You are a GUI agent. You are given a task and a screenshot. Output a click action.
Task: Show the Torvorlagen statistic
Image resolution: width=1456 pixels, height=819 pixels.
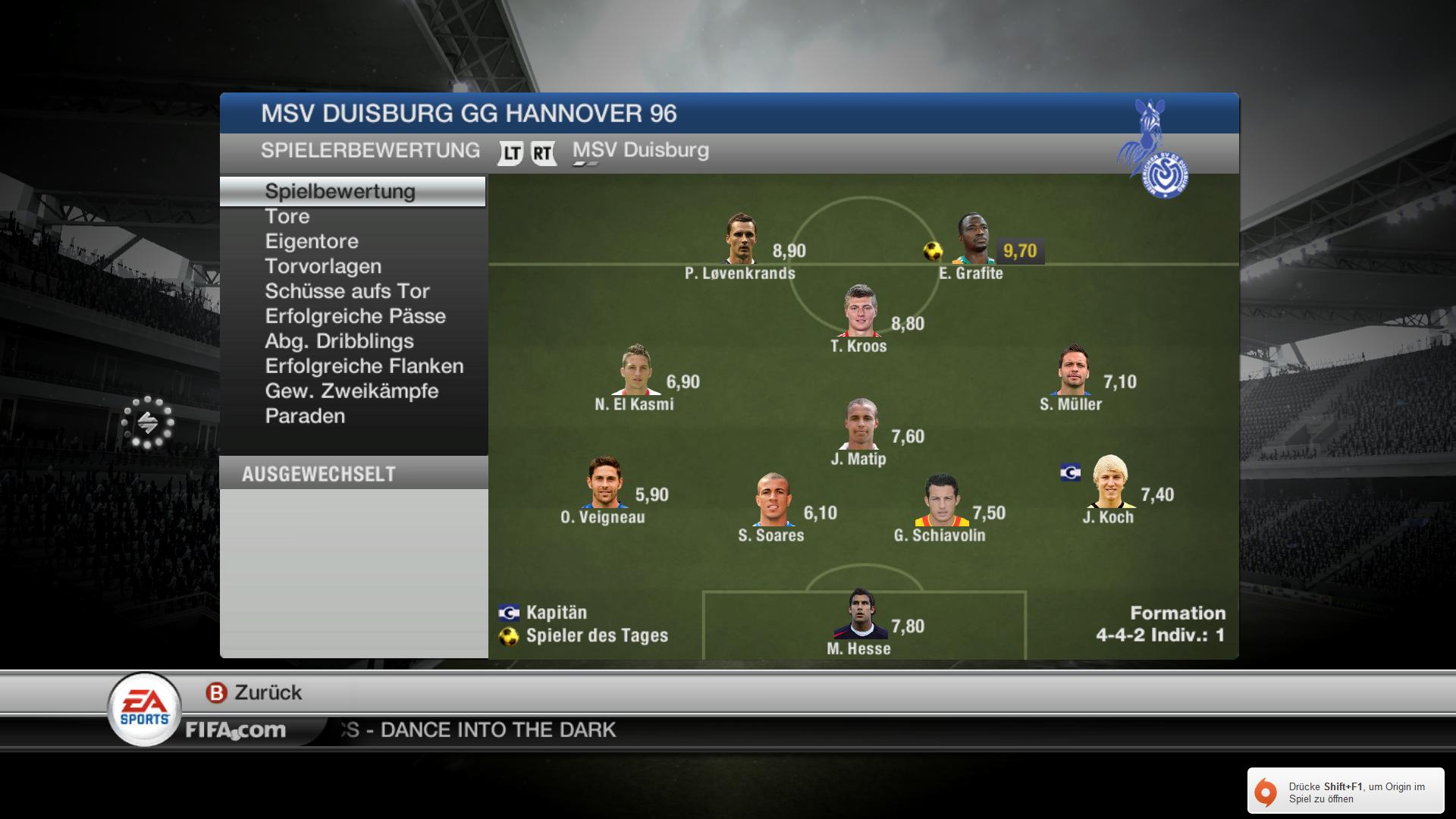[323, 267]
